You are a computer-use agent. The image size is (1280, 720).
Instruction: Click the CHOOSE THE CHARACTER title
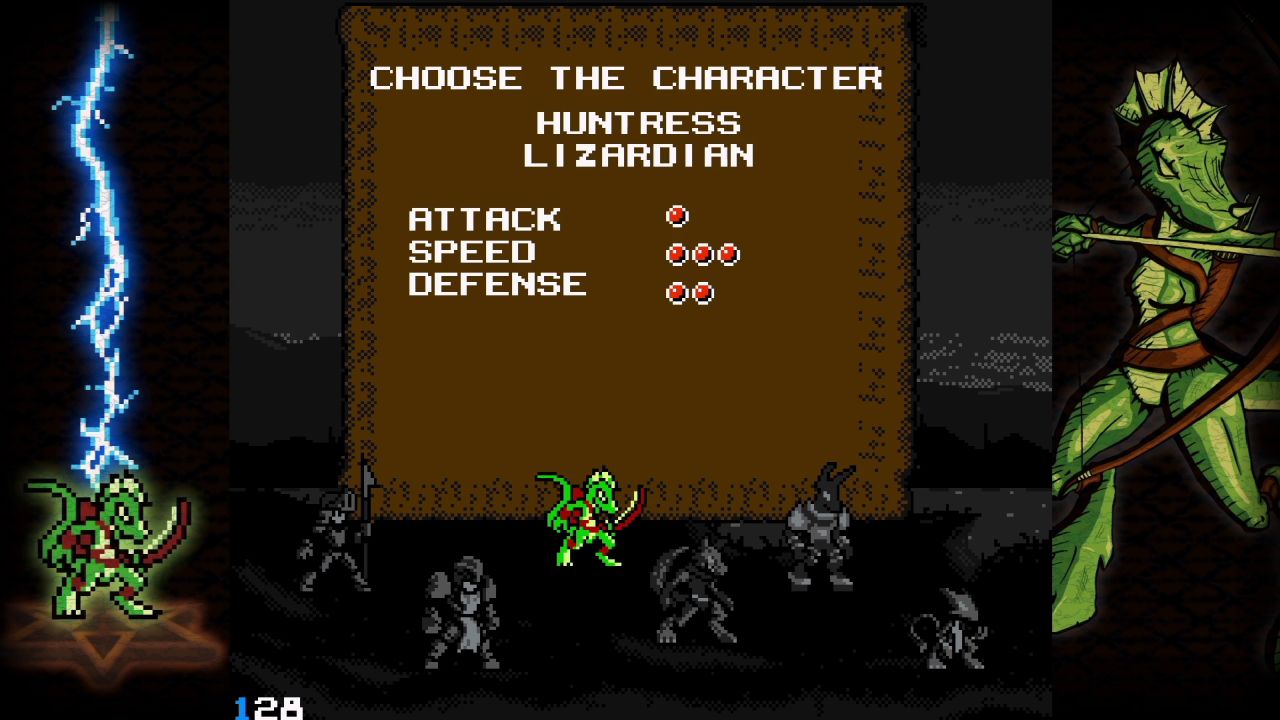pos(625,79)
